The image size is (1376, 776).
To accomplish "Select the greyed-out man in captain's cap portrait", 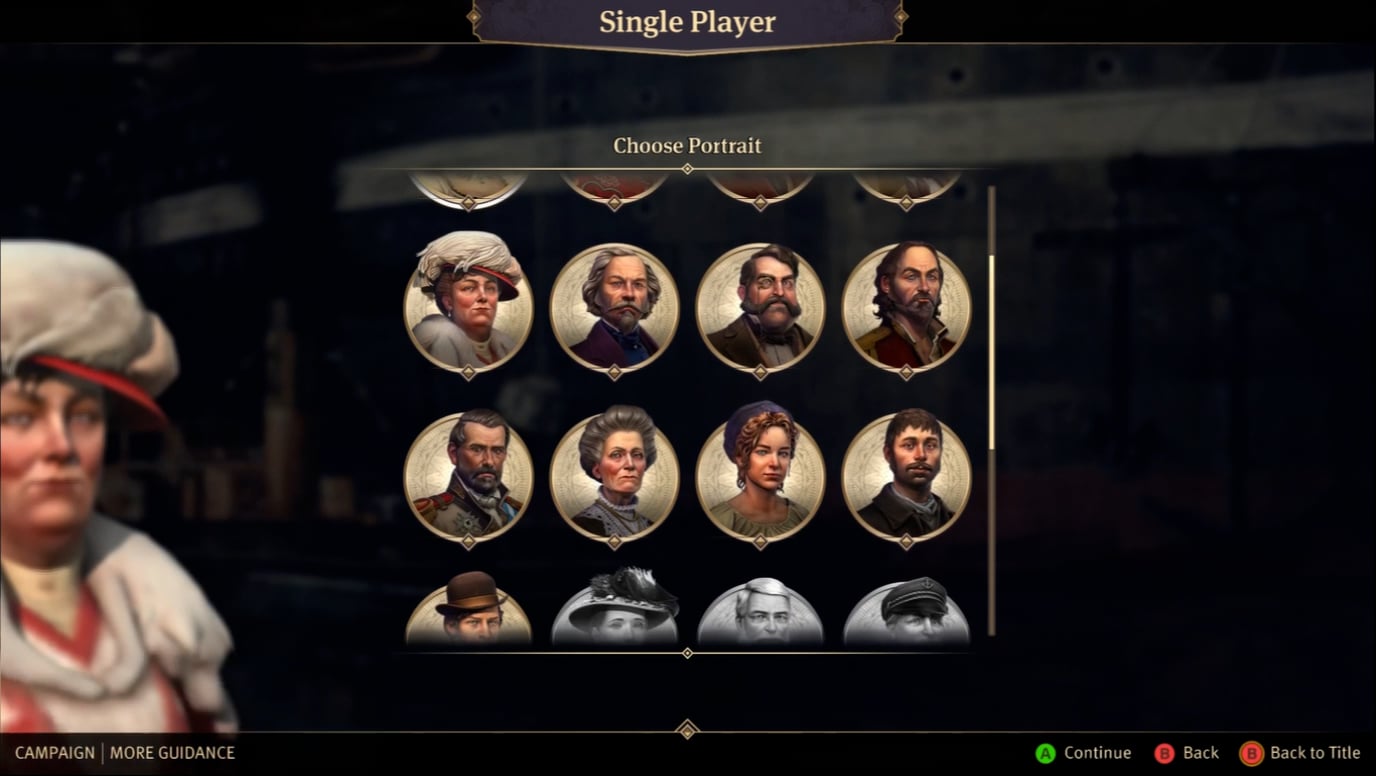I will (906, 612).
